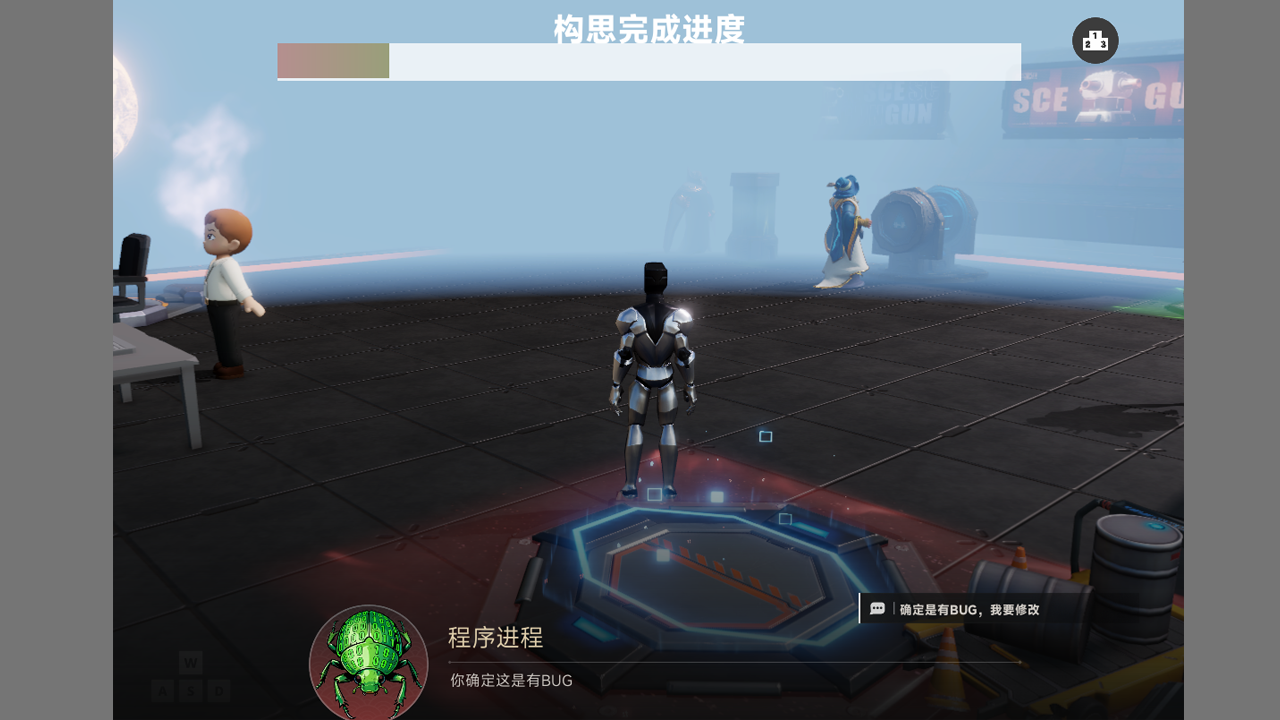The width and height of the screenshot is (1280, 720).
Task: Click the A movement key hint
Action: click(161, 689)
